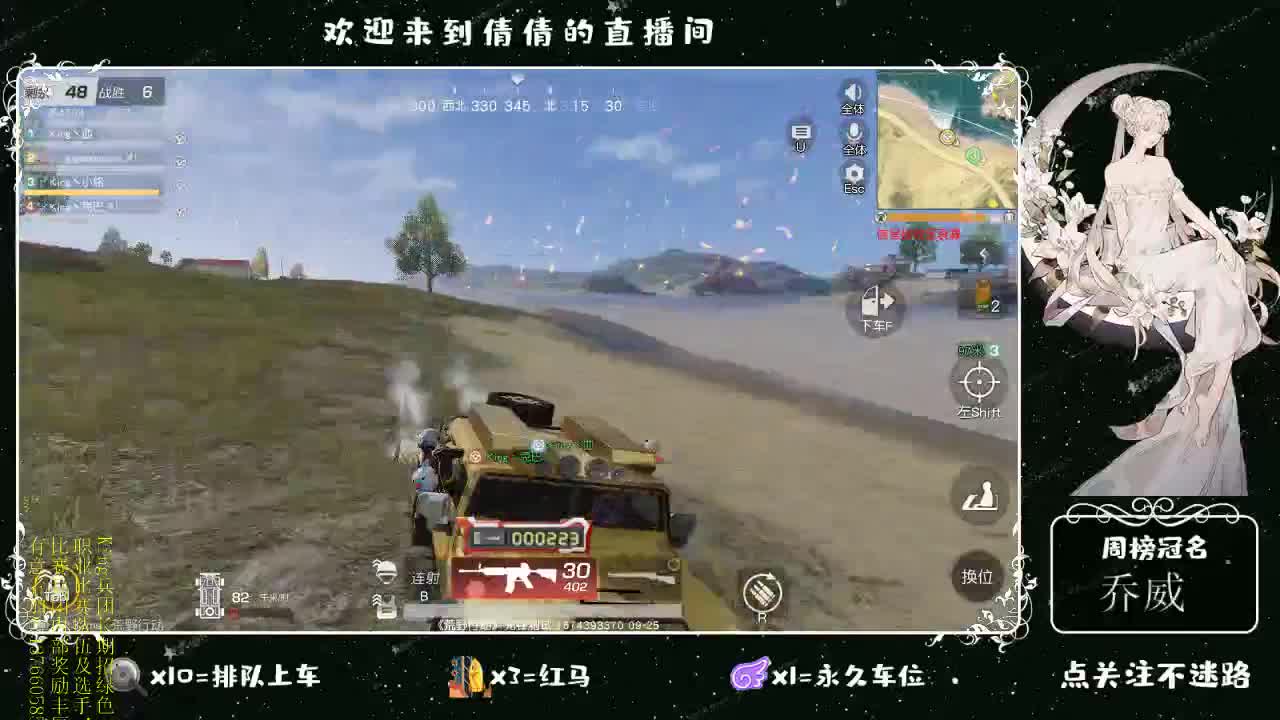Viewport: 1280px width, 720px height.
Task: Select the equipped rifle showing 30/402 ammo
Action: (520, 577)
